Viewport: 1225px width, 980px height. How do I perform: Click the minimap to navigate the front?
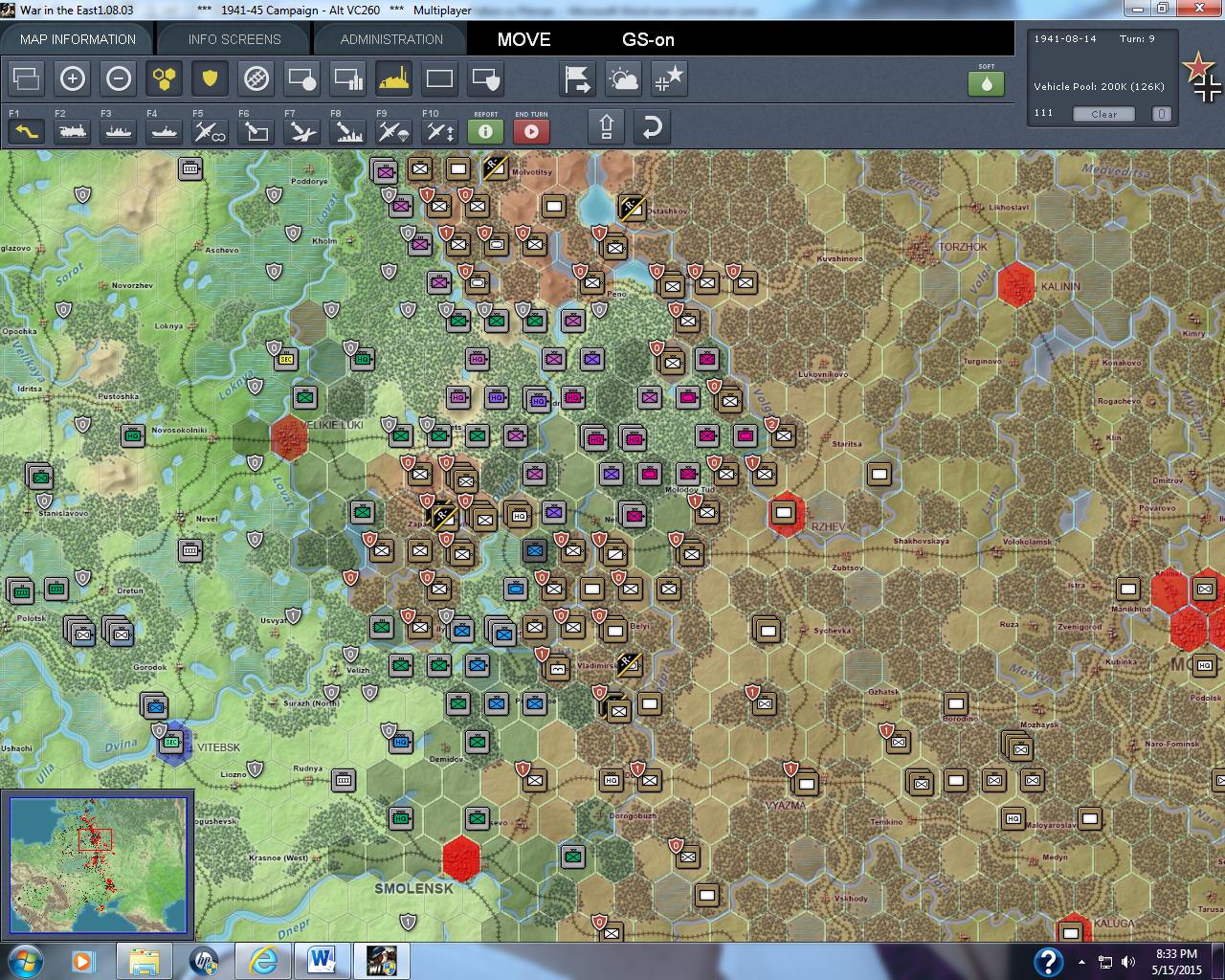pyautogui.click(x=96, y=861)
